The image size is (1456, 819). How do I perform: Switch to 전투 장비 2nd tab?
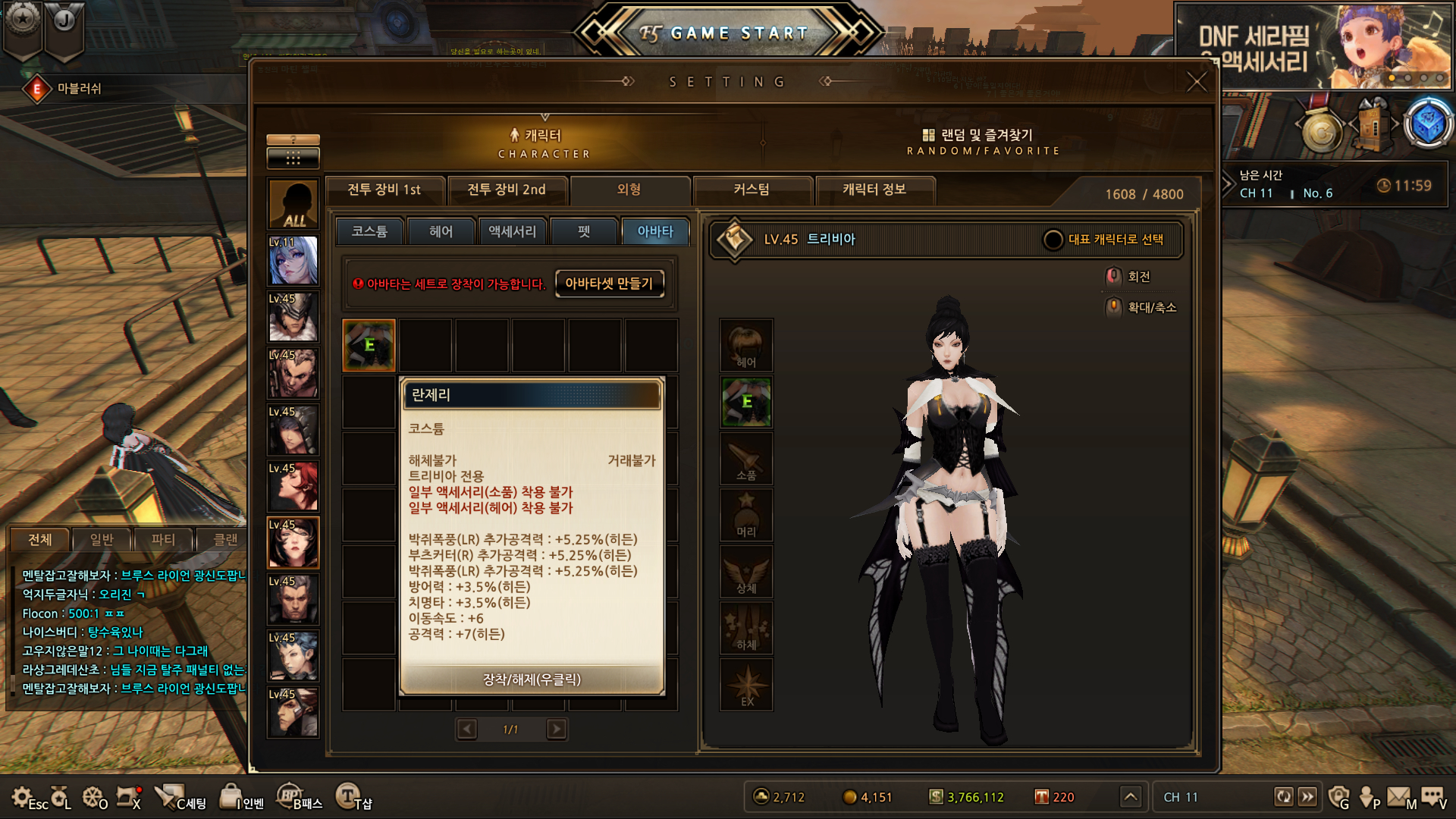(x=507, y=190)
